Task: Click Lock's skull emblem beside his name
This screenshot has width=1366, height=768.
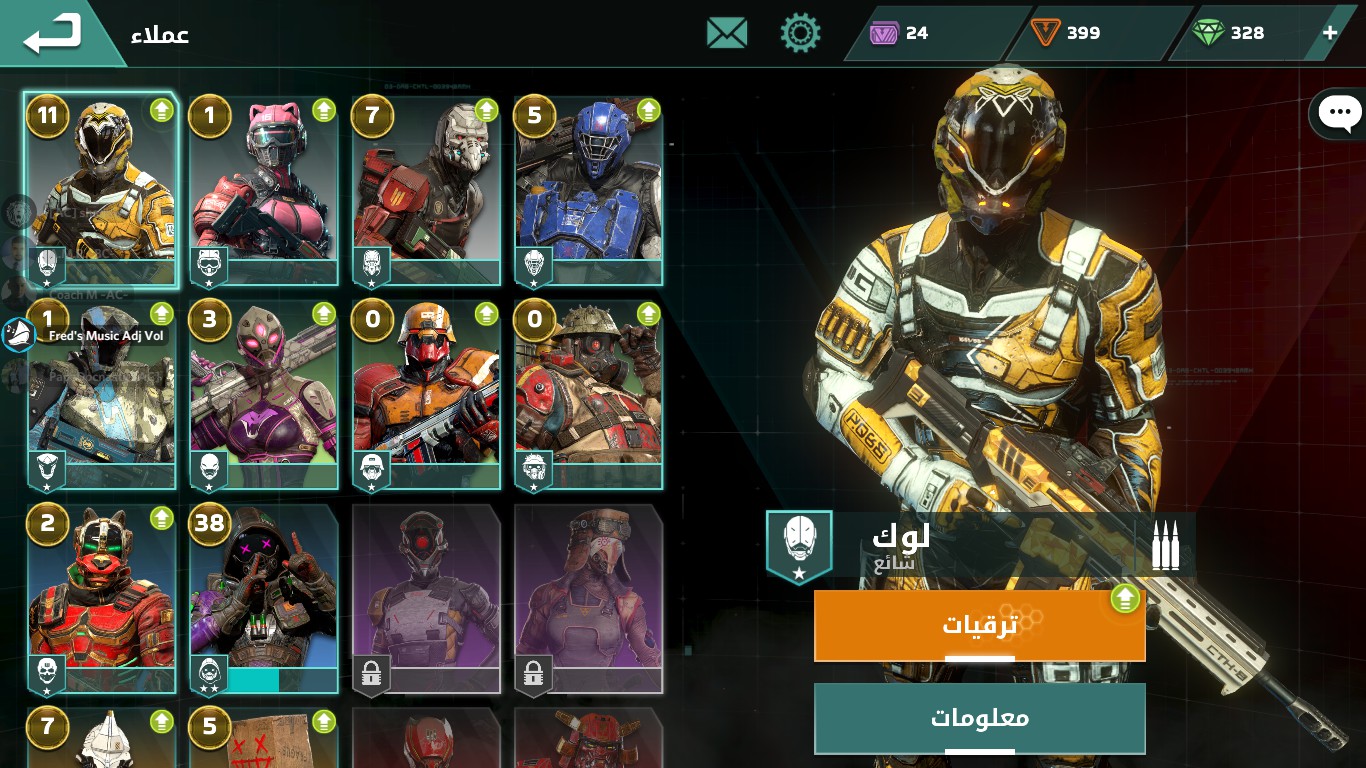Action: (798, 543)
